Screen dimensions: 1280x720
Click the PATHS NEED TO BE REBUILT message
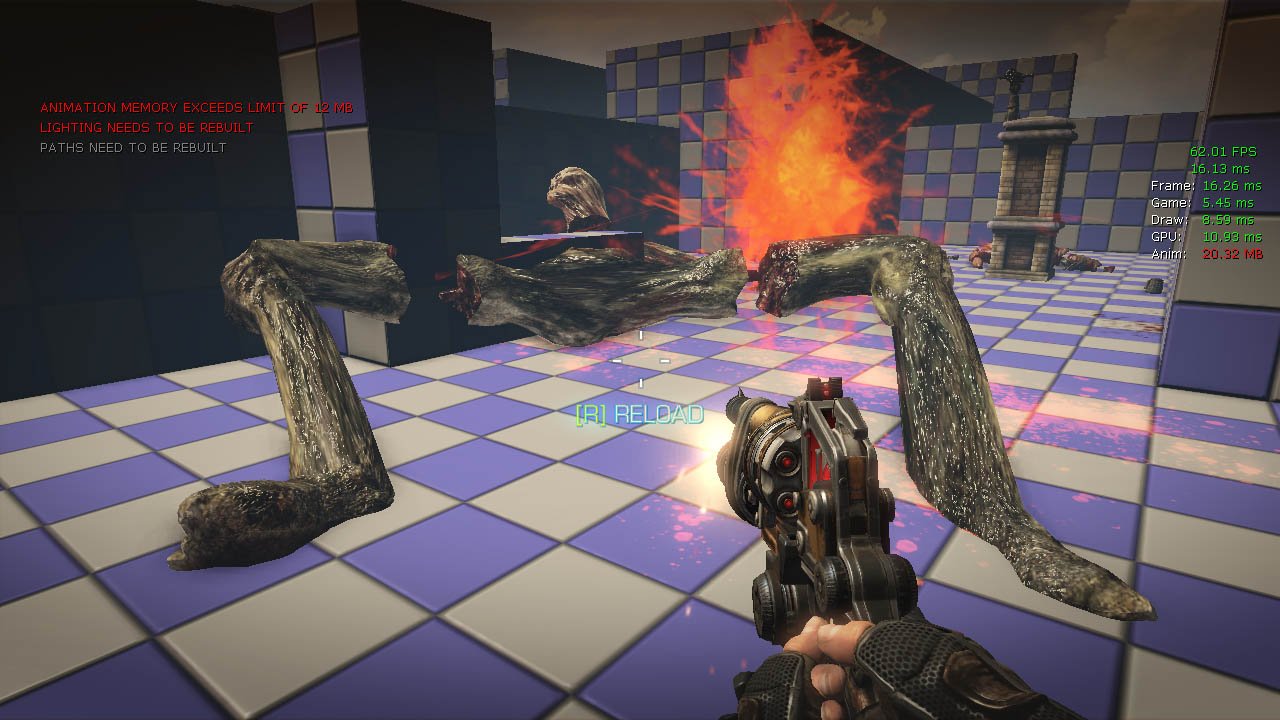pyautogui.click(x=132, y=146)
